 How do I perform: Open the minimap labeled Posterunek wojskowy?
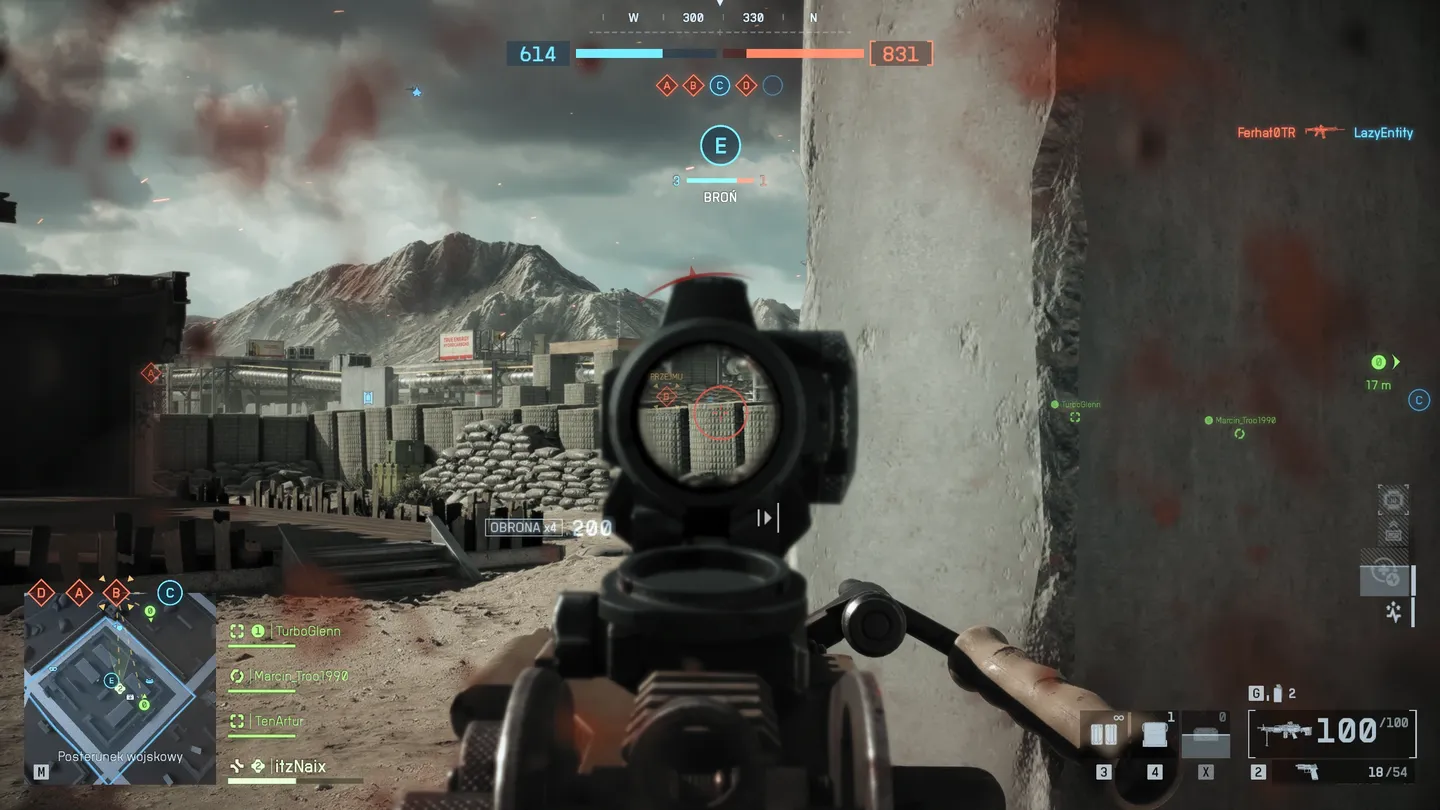[119, 684]
